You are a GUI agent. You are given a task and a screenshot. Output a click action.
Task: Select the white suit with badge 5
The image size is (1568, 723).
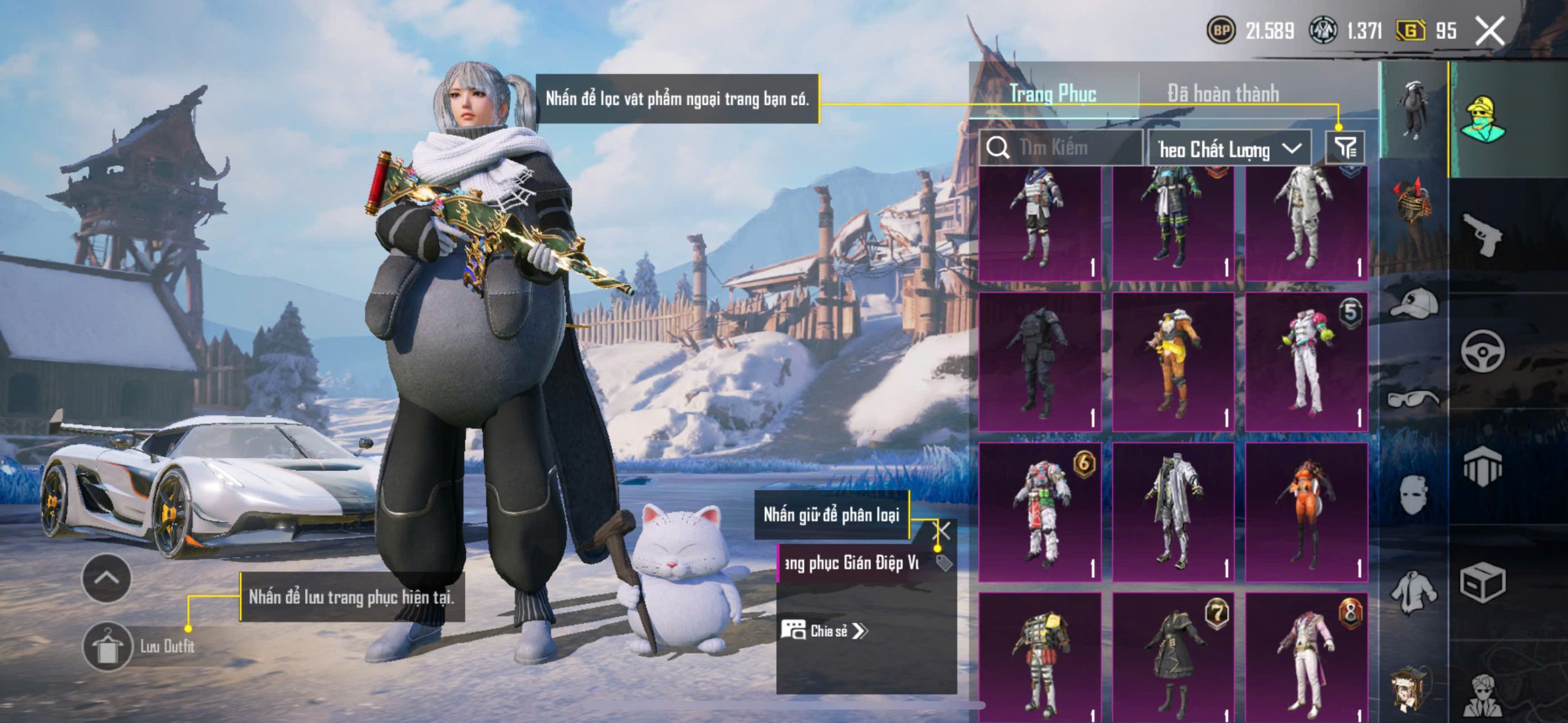1306,362
